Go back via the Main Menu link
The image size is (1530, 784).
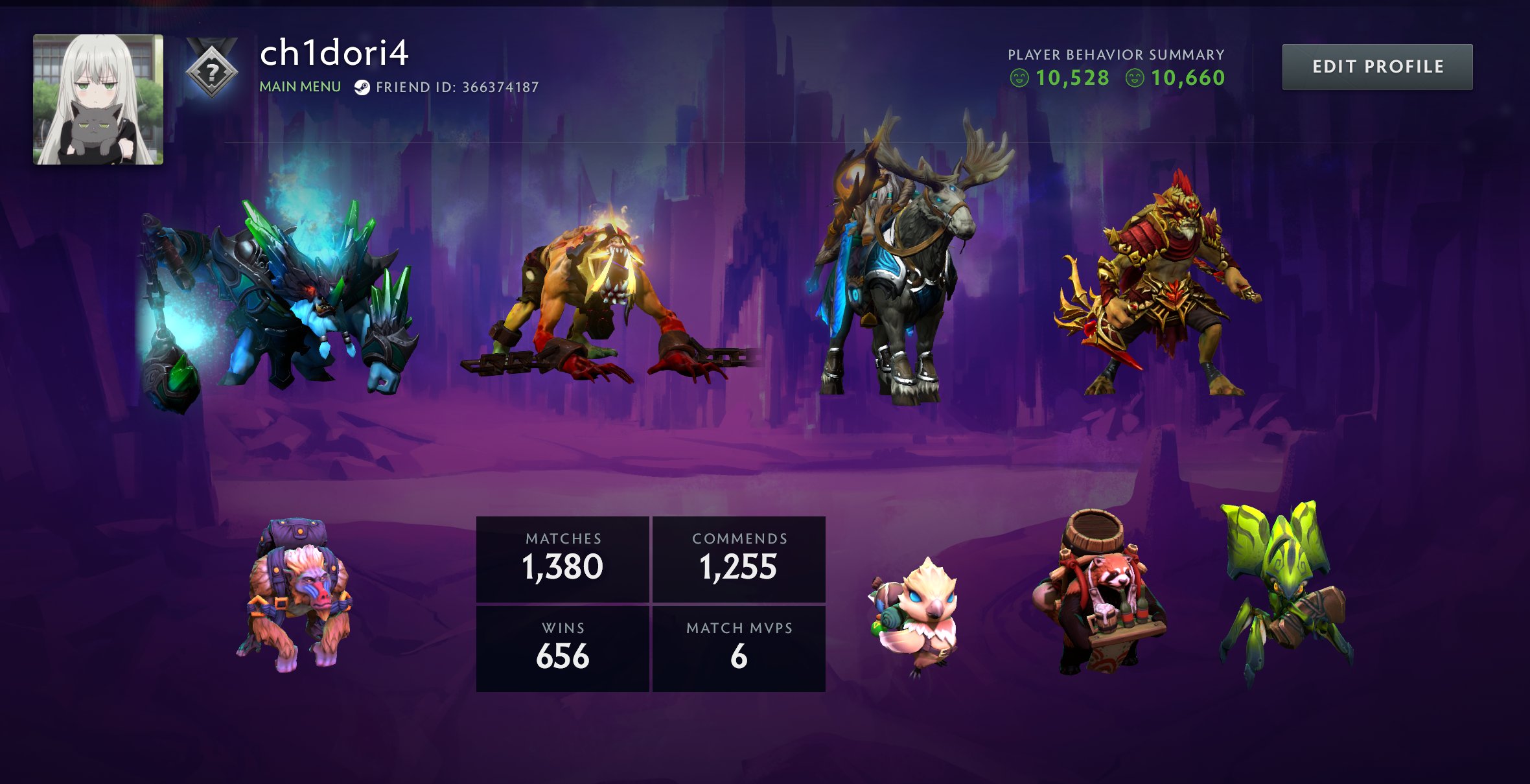coord(300,87)
